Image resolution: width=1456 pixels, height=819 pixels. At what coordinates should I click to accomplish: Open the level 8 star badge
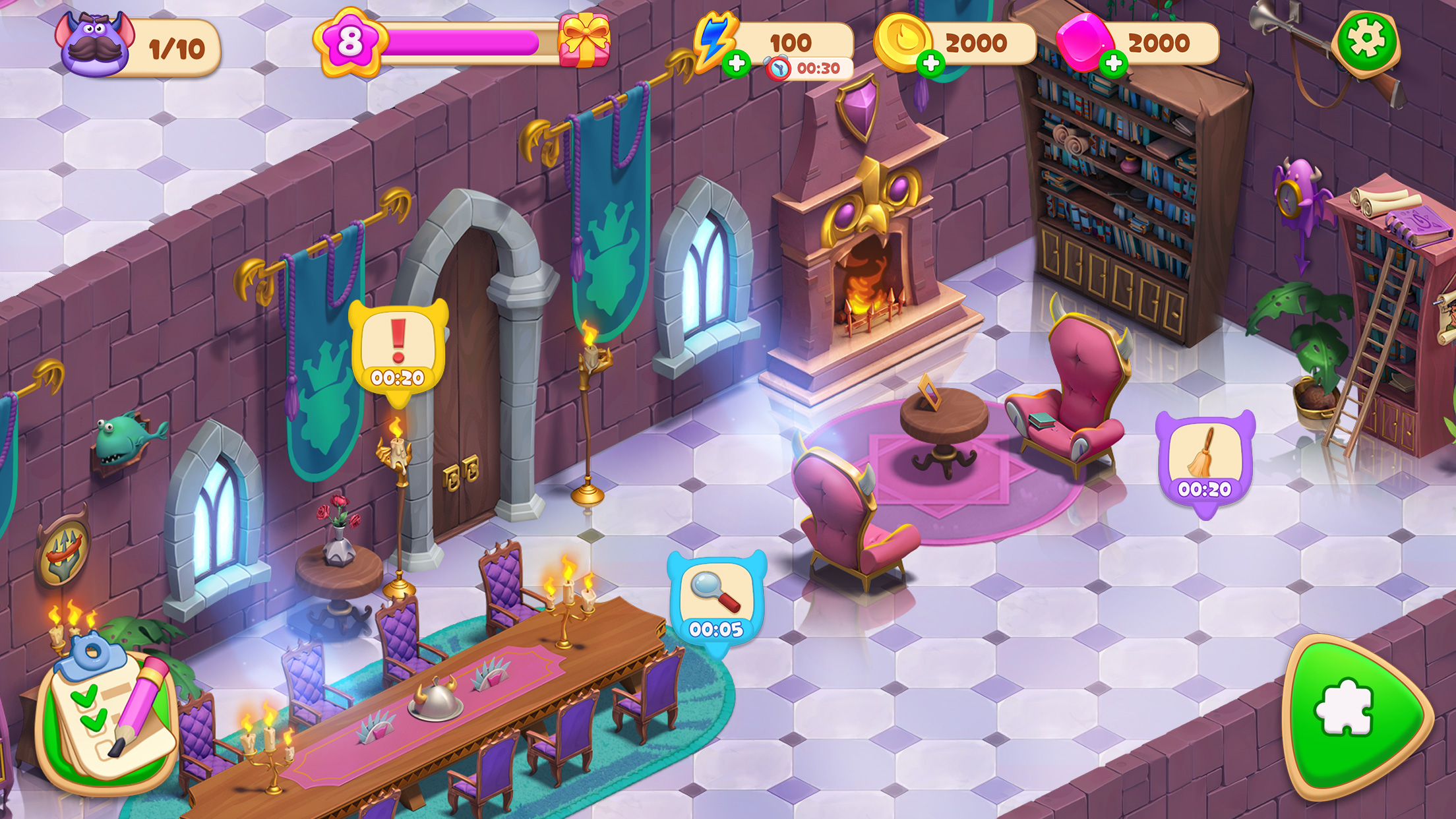(x=349, y=41)
